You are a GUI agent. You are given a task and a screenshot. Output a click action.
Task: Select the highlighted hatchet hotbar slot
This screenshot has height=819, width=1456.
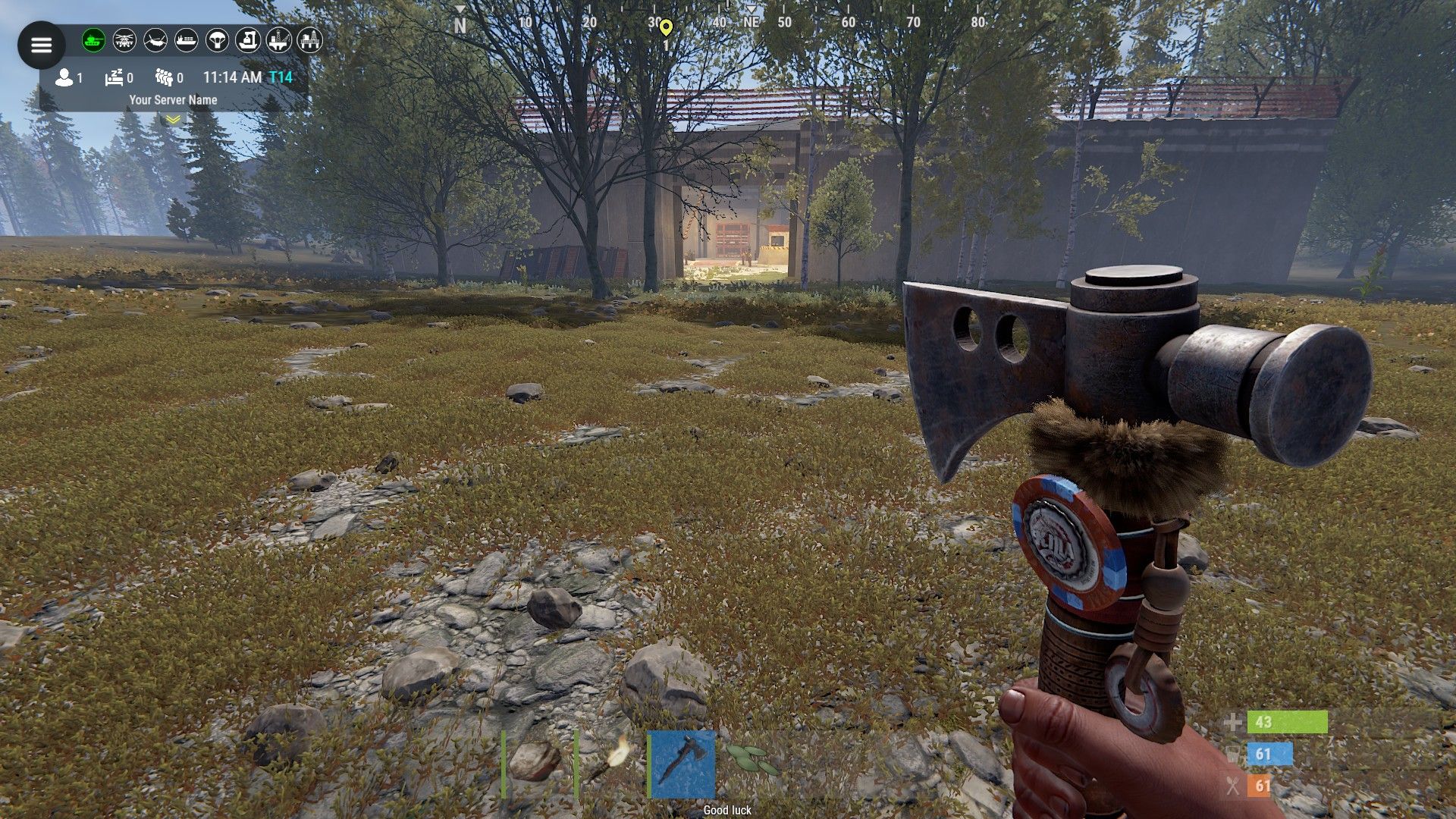(682, 763)
